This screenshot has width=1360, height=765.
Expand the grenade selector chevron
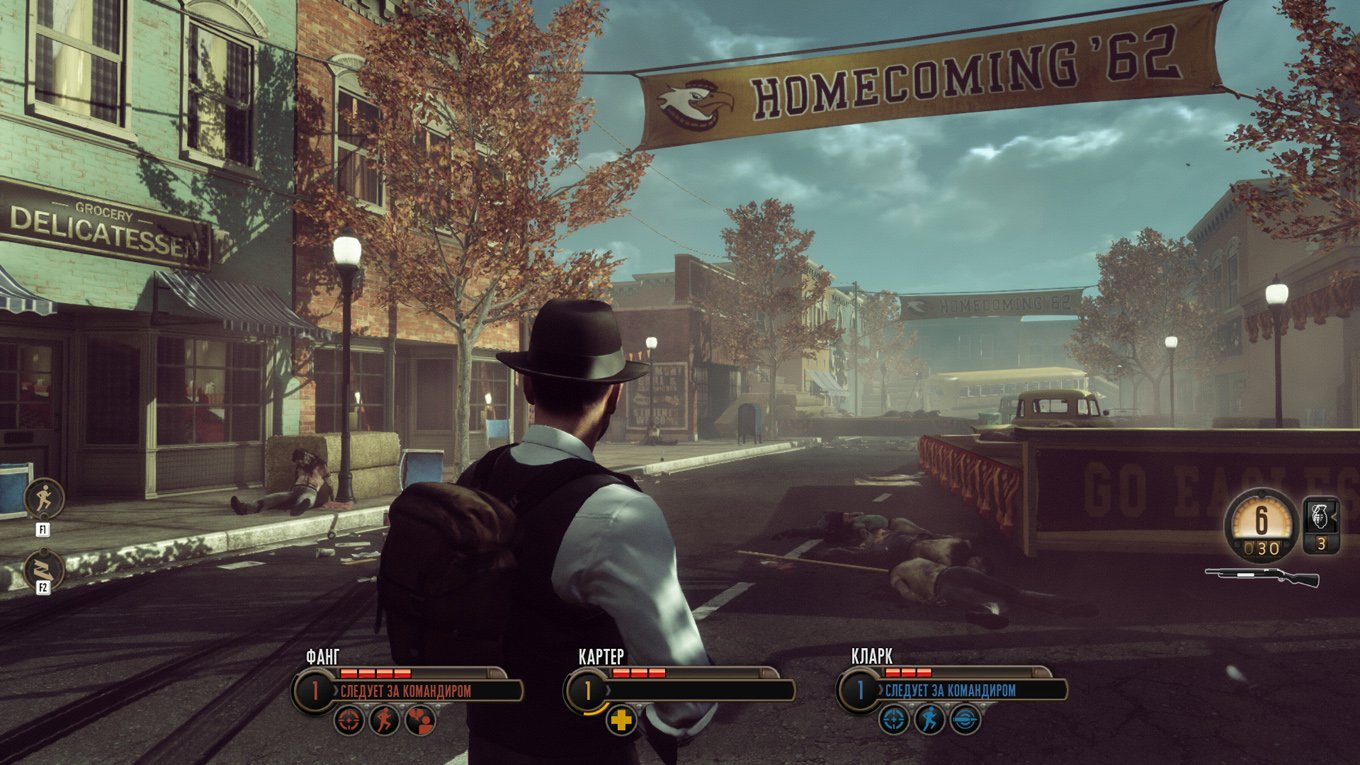coord(1334,516)
